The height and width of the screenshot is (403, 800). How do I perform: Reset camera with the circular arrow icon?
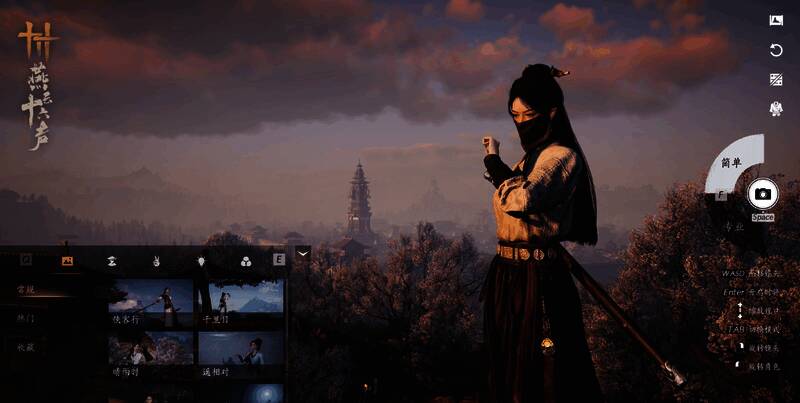coord(776,50)
